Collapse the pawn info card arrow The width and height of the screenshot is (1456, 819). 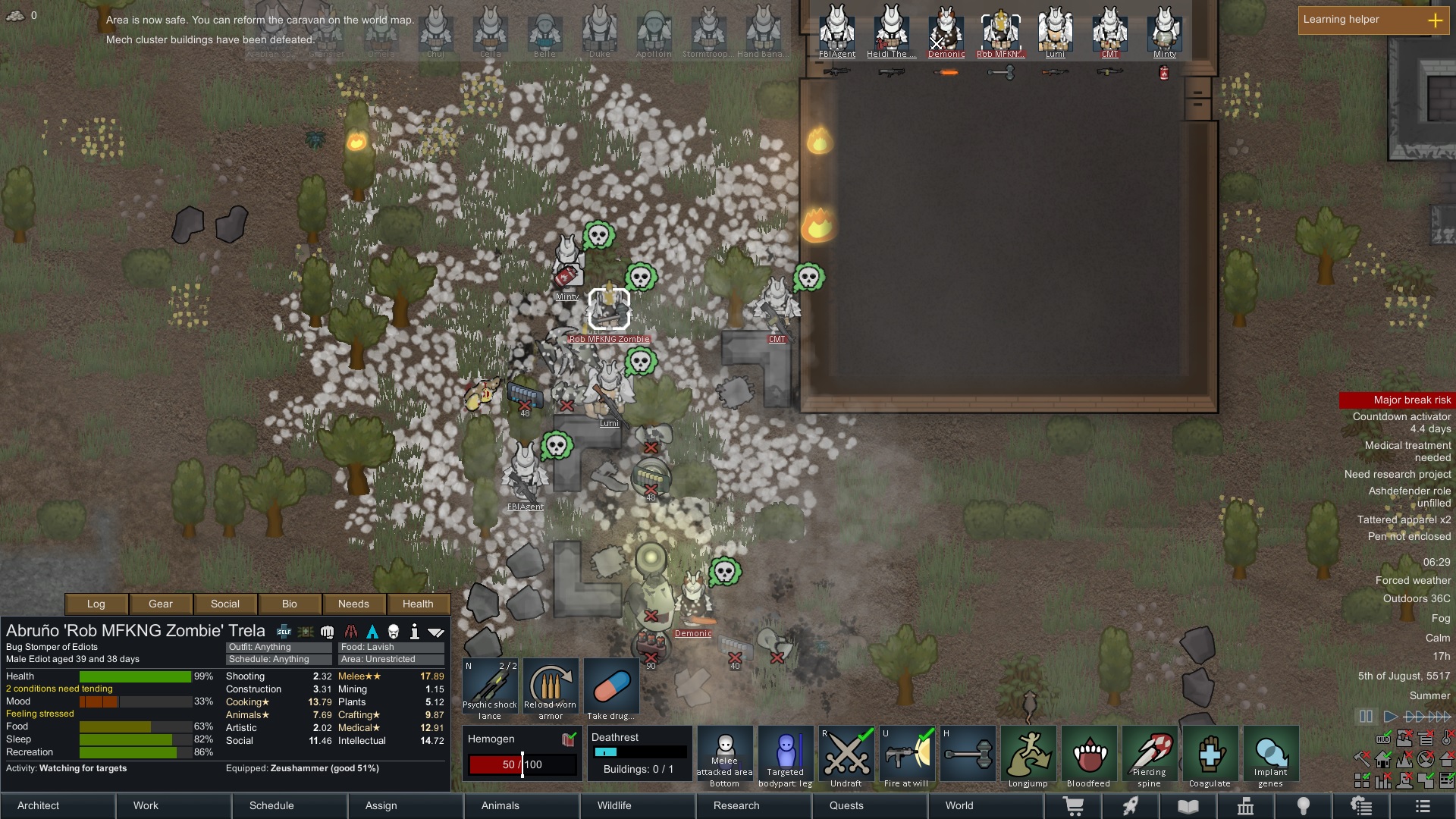coord(436,630)
